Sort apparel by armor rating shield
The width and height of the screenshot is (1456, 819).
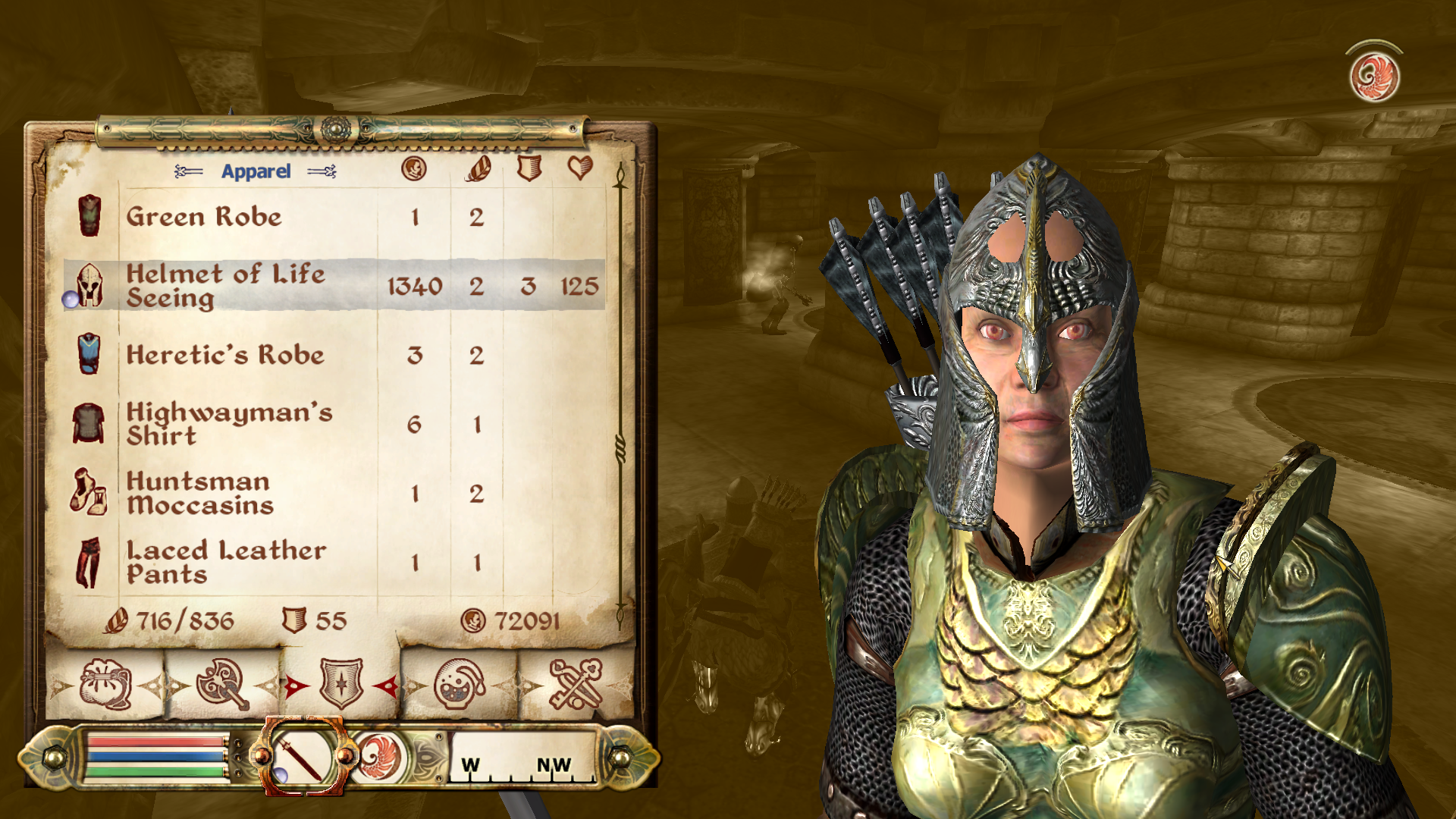(x=529, y=168)
